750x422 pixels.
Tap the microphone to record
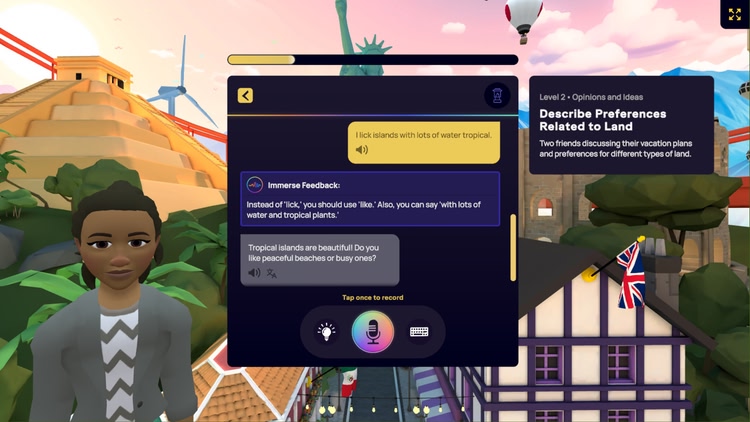tap(373, 332)
